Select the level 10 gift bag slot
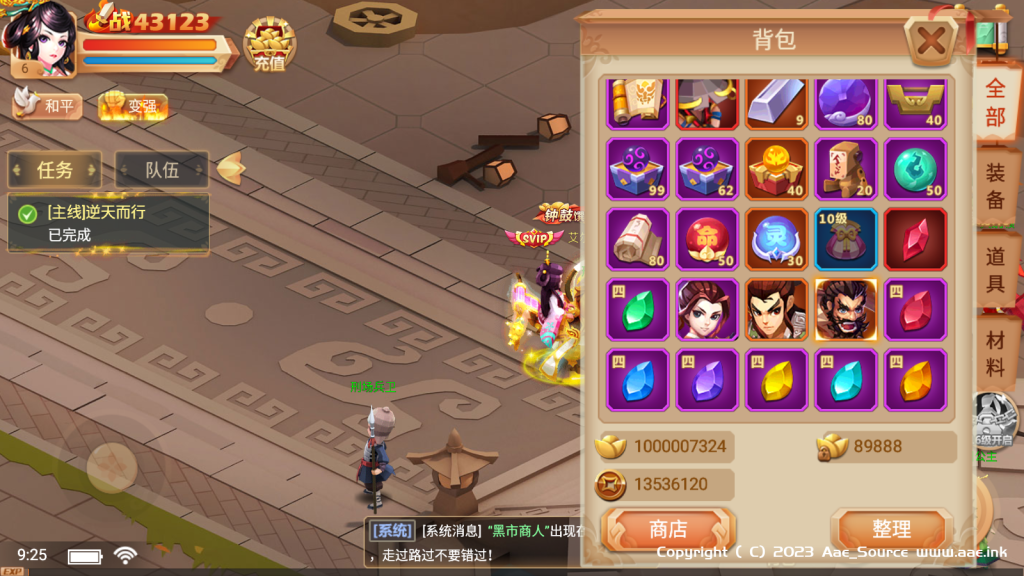 (846, 239)
